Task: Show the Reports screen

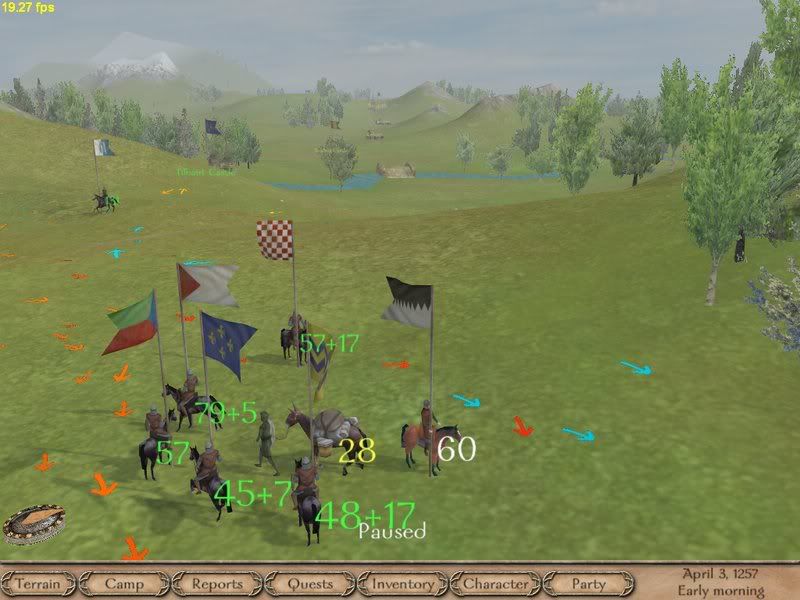Action: pyautogui.click(x=217, y=584)
